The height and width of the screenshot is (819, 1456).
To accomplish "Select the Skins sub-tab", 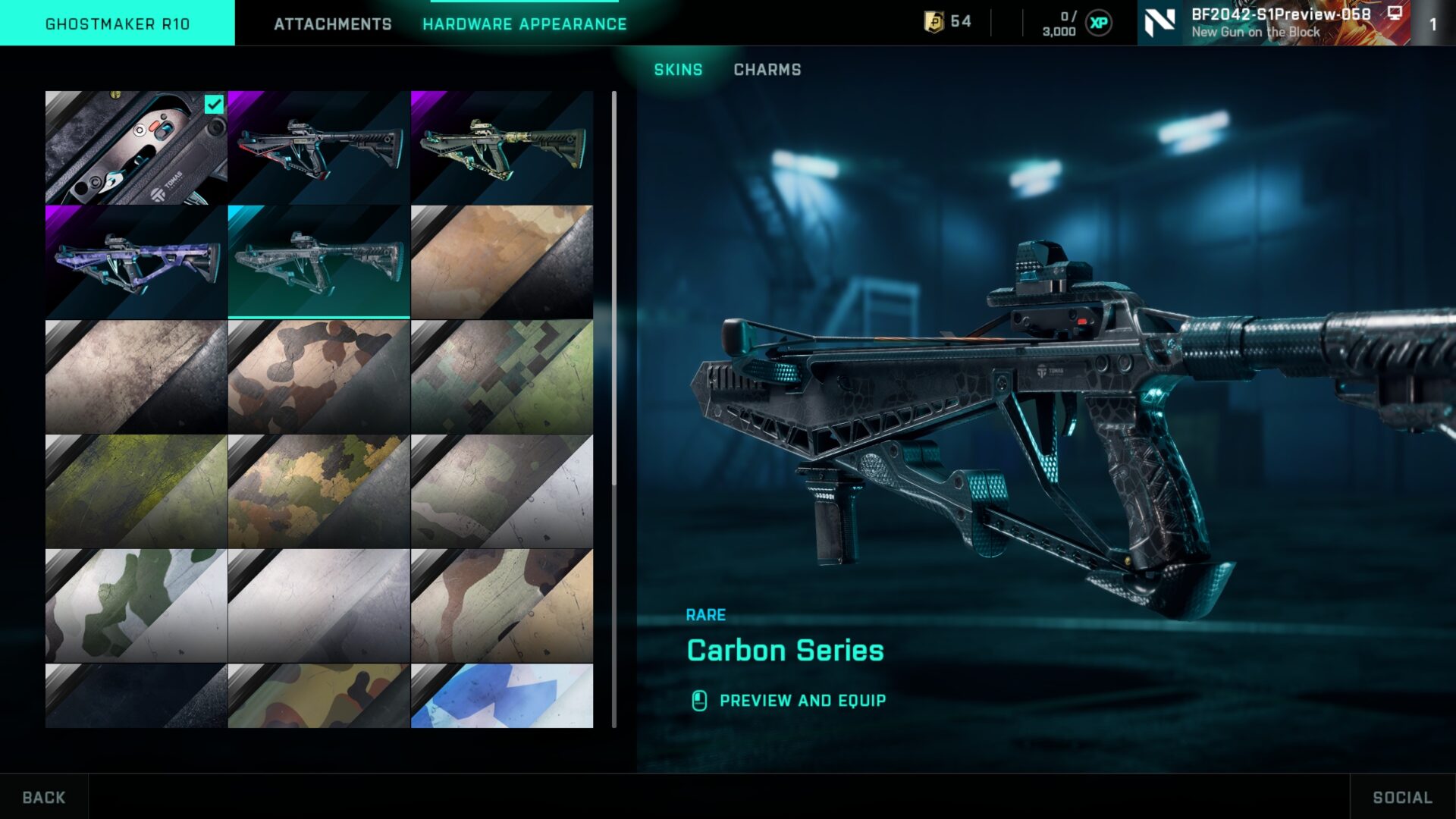I will pos(678,70).
